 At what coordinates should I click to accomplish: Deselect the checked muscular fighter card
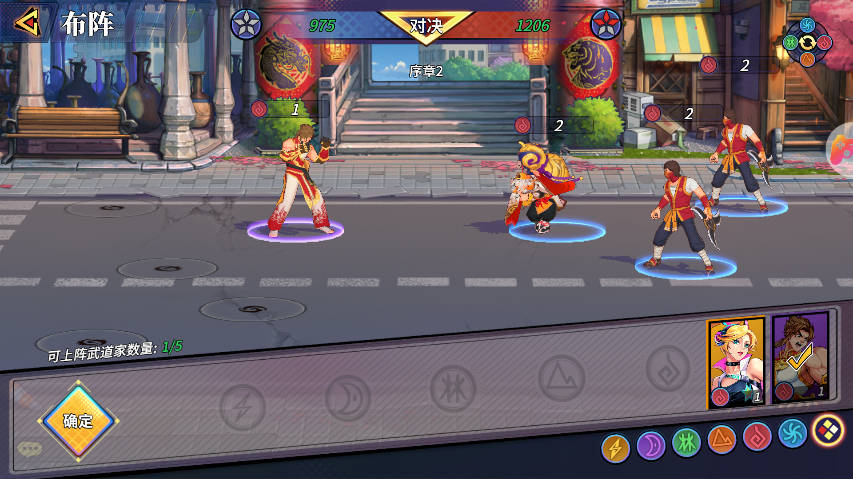coord(800,358)
